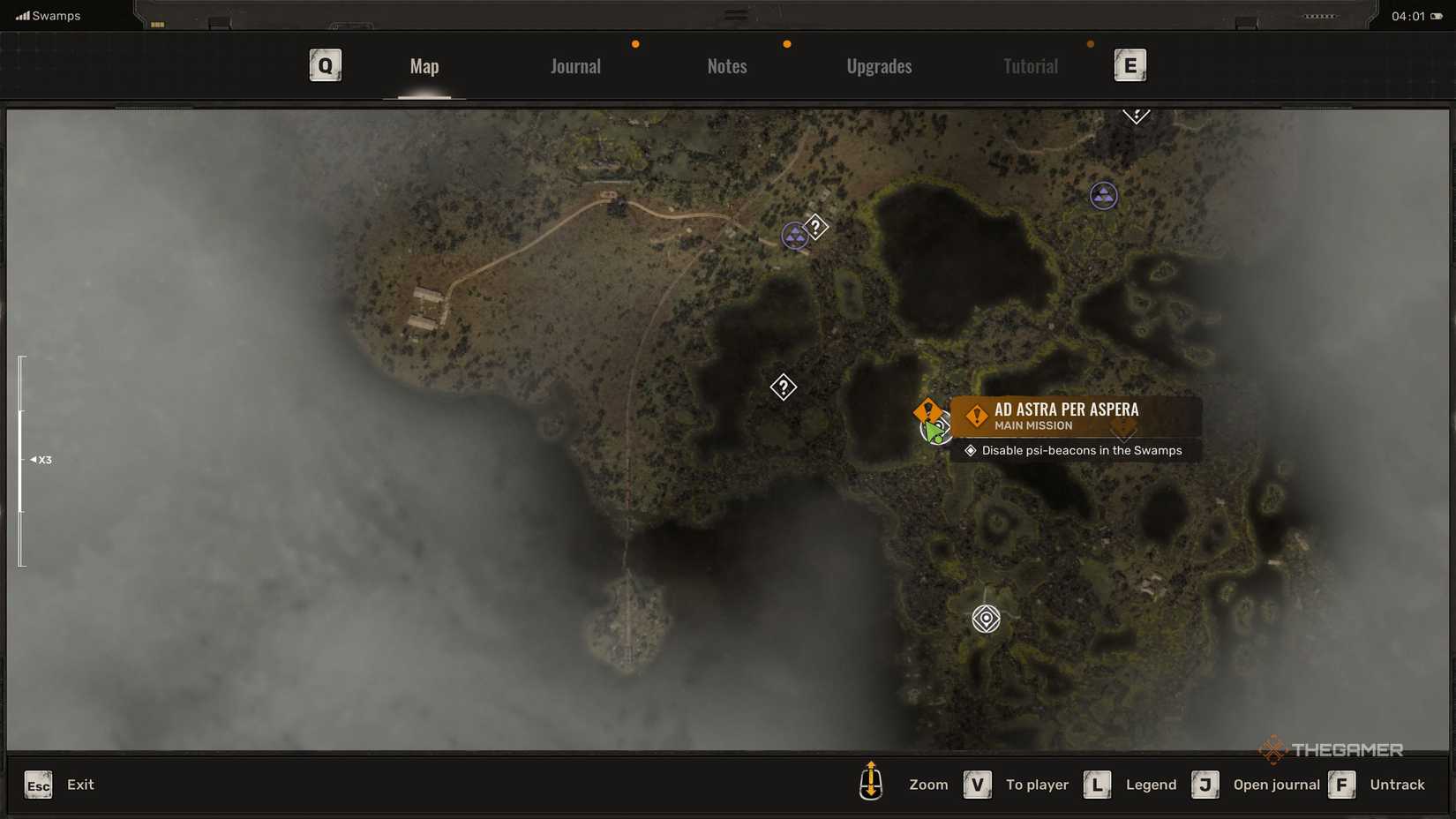Viewport: 1456px width, 819px height.
Task: Switch to the Upgrades tab
Action: [x=879, y=65]
